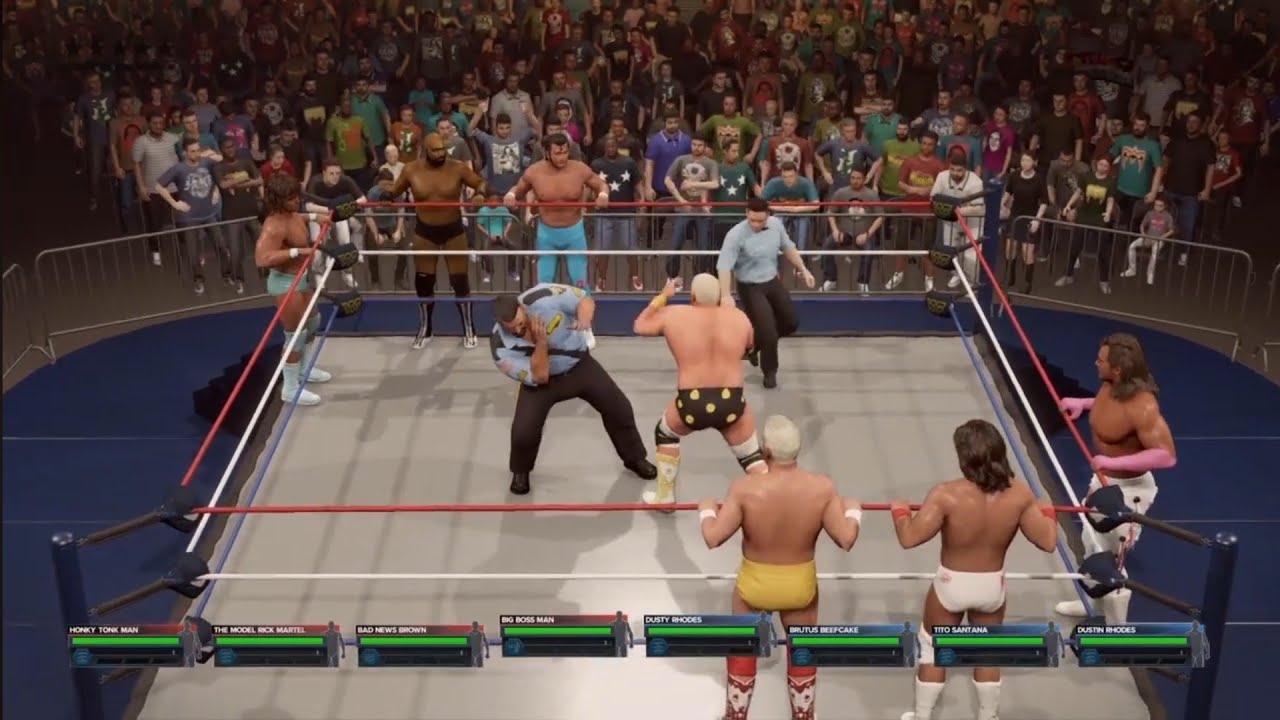Choose the Tito Santana player panel
The height and width of the screenshot is (720, 1280).
click(x=997, y=645)
